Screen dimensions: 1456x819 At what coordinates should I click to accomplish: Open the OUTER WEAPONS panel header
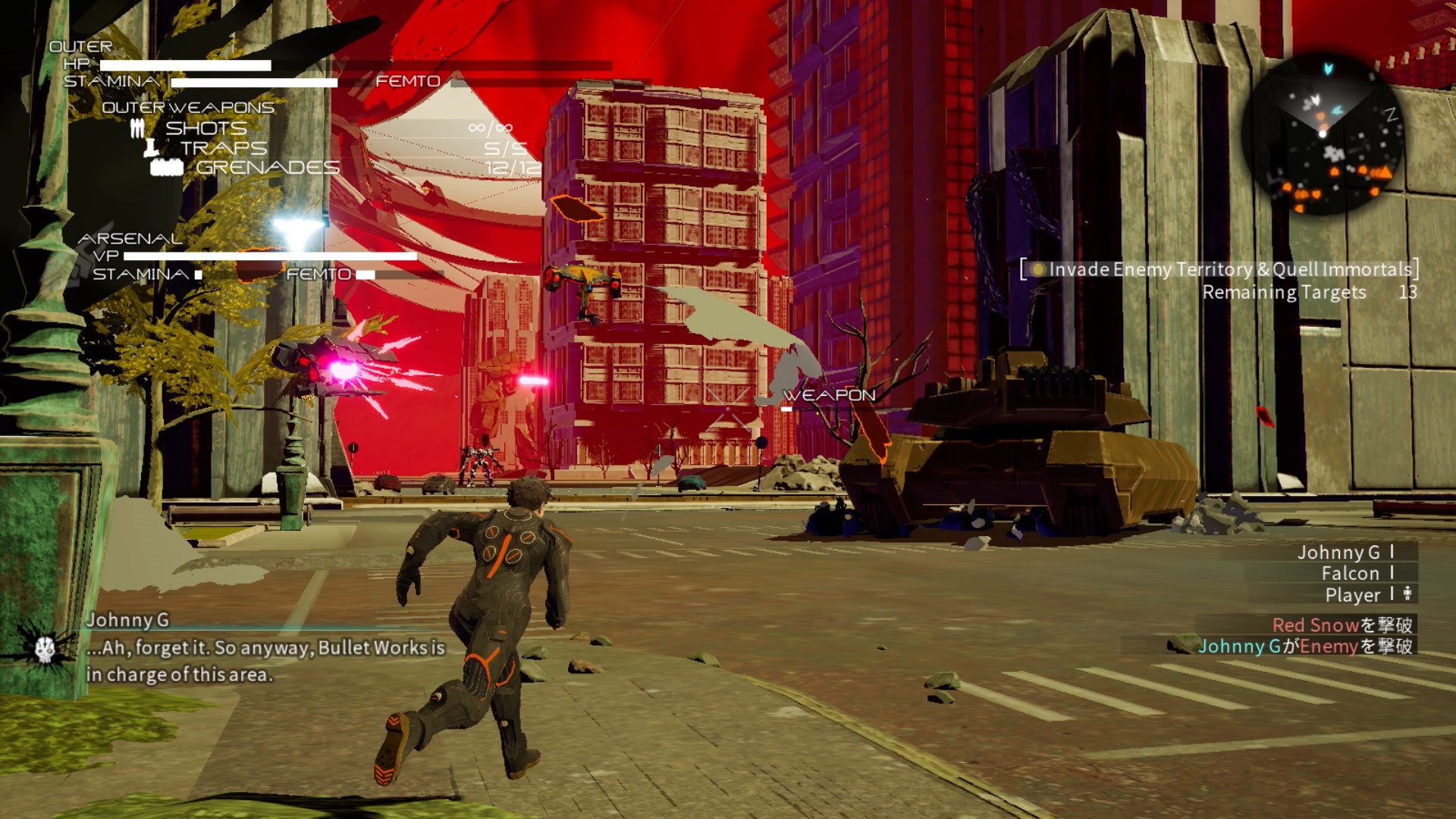coord(188,108)
